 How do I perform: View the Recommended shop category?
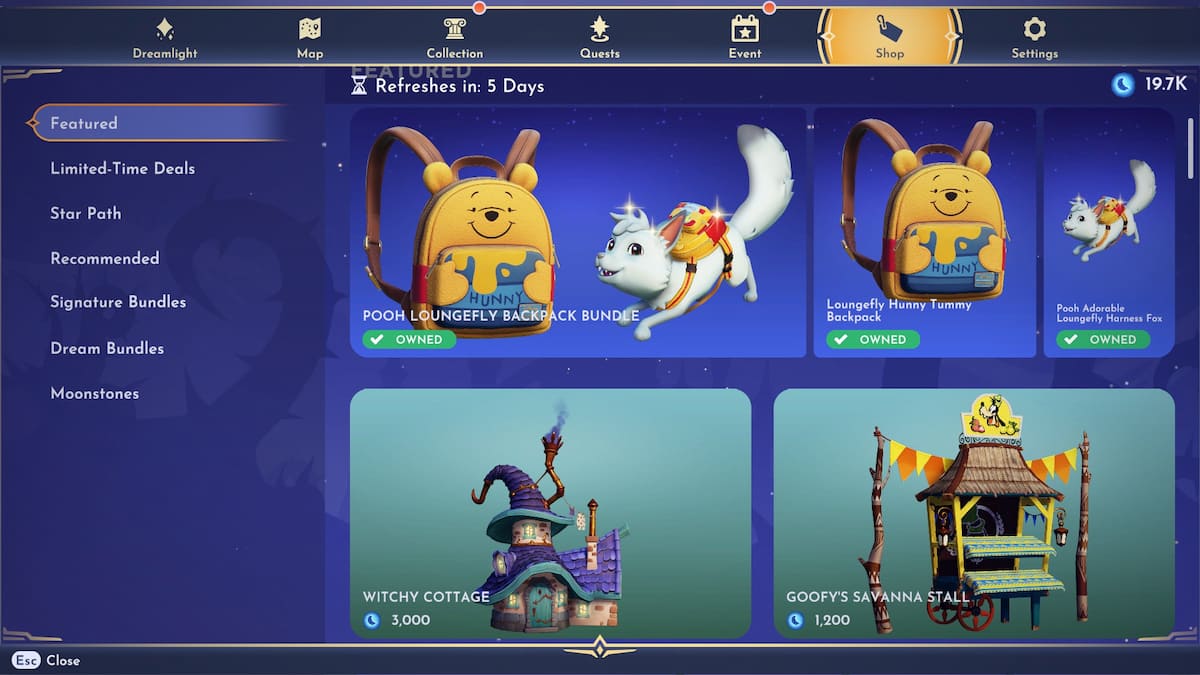tap(105, 258)
